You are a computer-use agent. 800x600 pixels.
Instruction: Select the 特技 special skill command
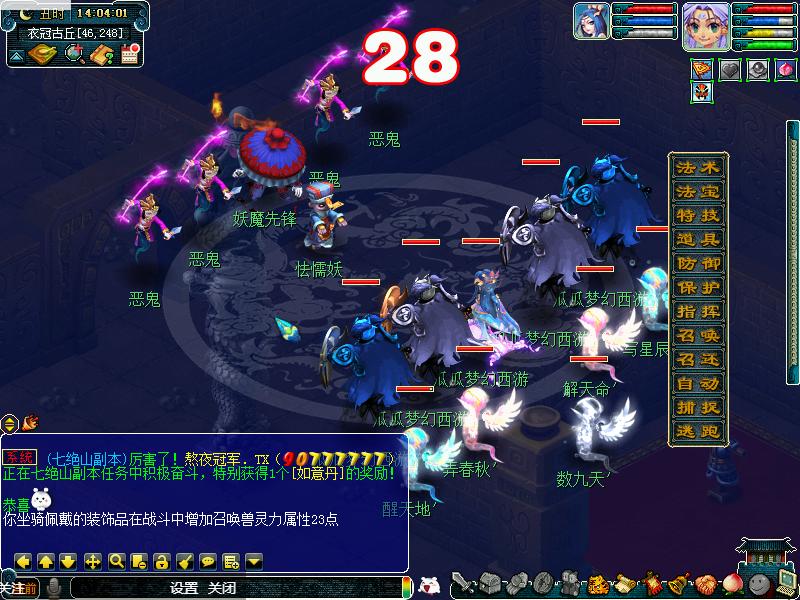pos(697,215)
